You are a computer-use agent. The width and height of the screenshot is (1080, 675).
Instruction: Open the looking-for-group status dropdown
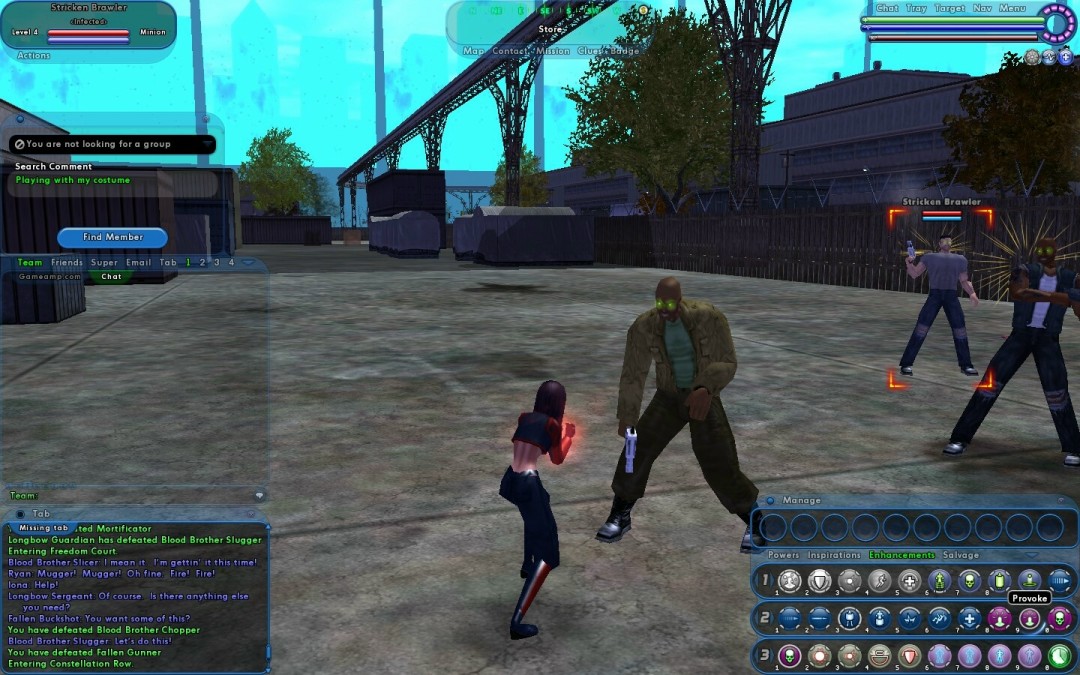pos(207,144)
